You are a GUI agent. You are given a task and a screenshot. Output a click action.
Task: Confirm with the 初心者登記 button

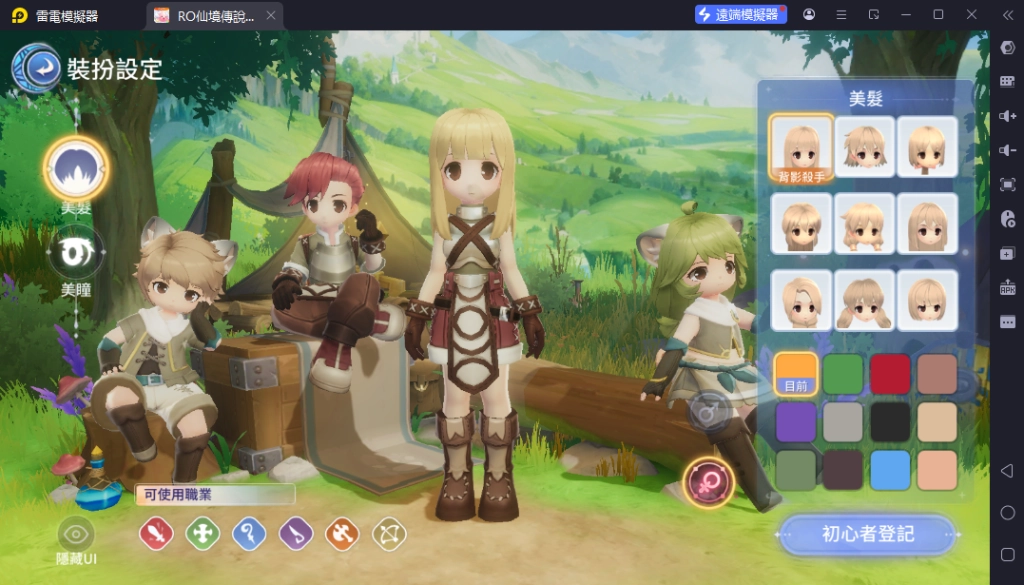pyautogui.click(x=867, y=534)
